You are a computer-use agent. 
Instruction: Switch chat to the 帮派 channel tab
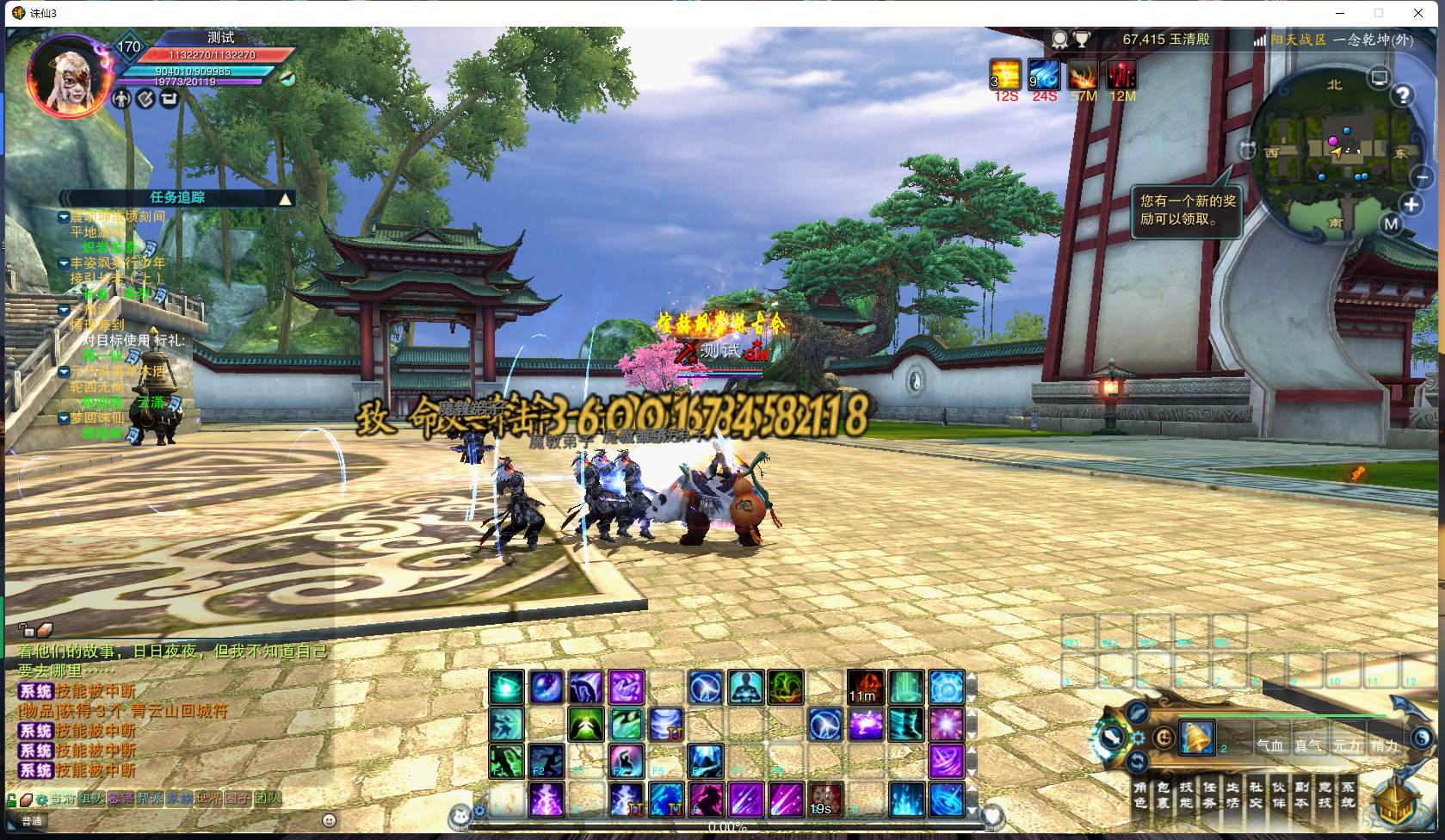tap(150, 799)
